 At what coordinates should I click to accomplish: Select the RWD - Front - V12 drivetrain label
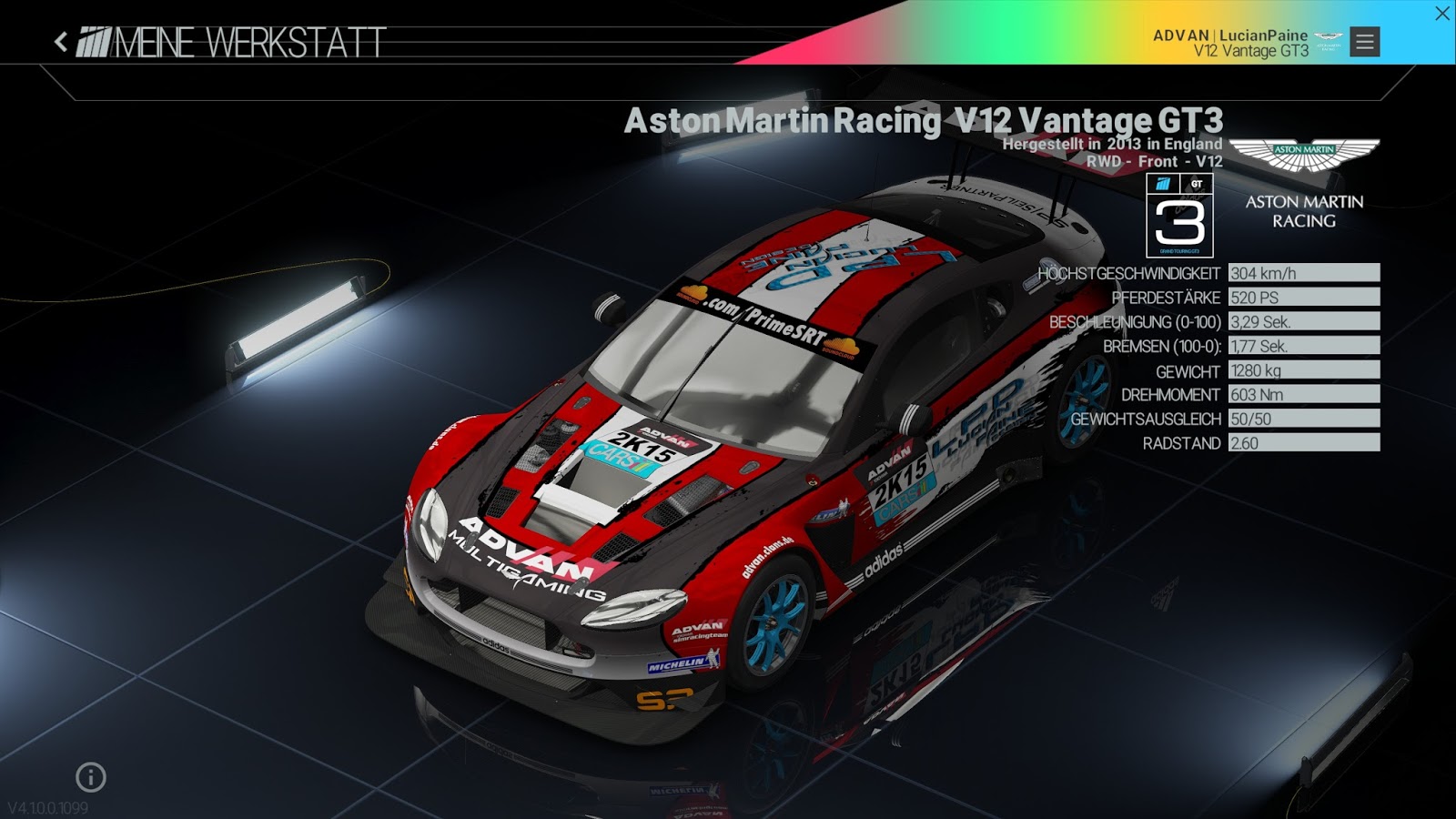pyautogui.click(x=1156, y=160)
